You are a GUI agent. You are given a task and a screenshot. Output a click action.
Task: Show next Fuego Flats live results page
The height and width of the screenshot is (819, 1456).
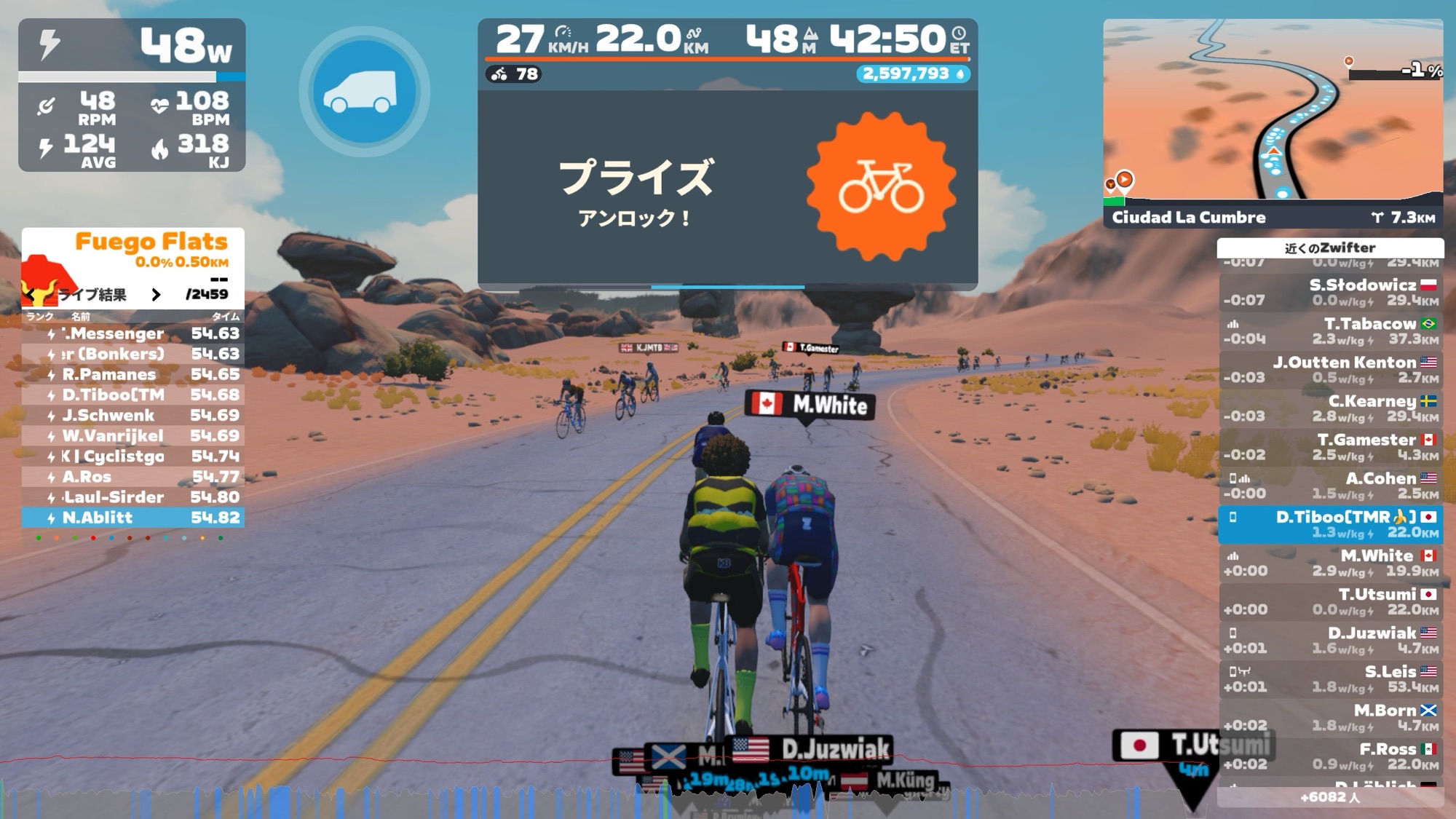tap(156, 294)
